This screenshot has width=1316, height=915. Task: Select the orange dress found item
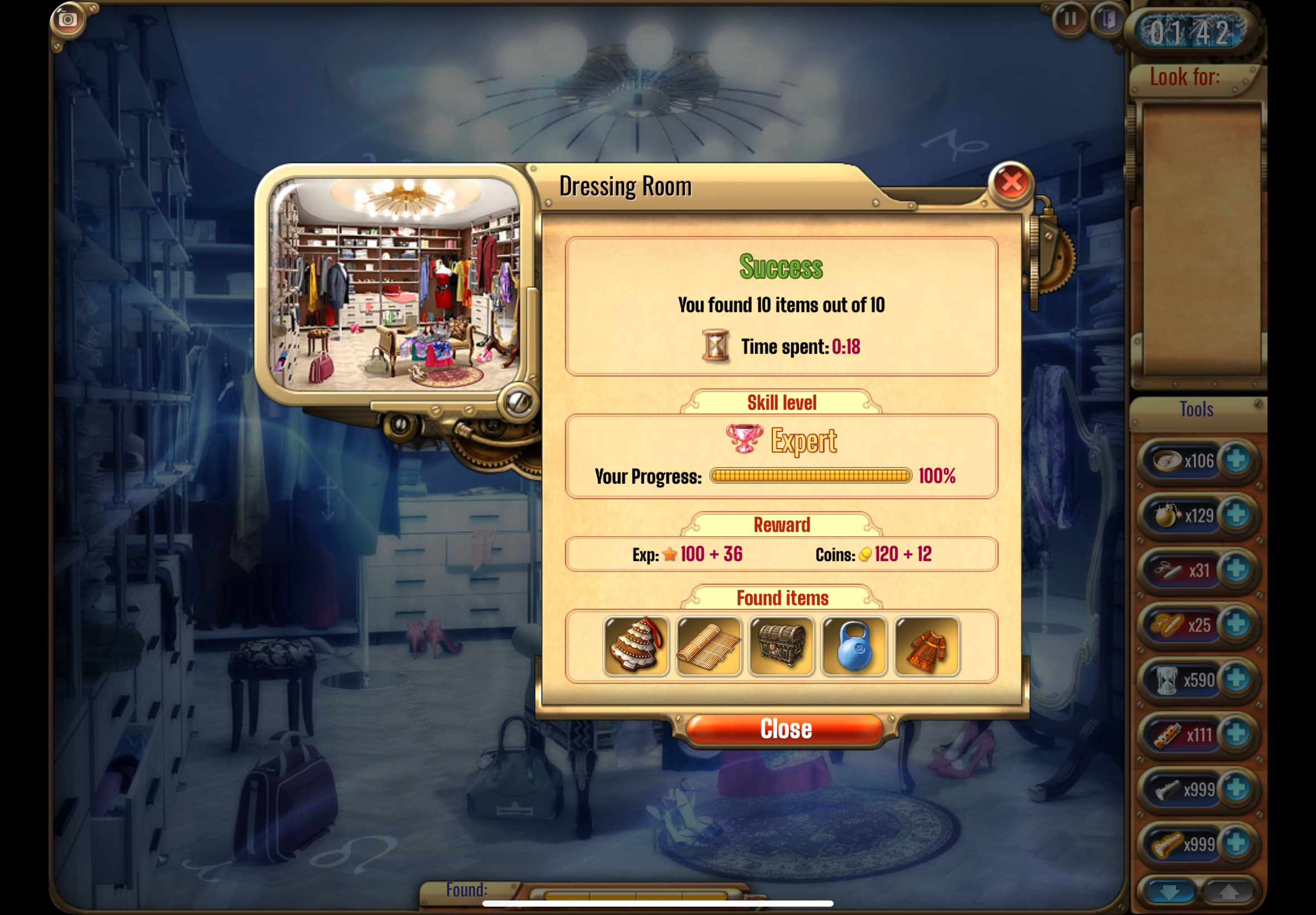point(927,646)
